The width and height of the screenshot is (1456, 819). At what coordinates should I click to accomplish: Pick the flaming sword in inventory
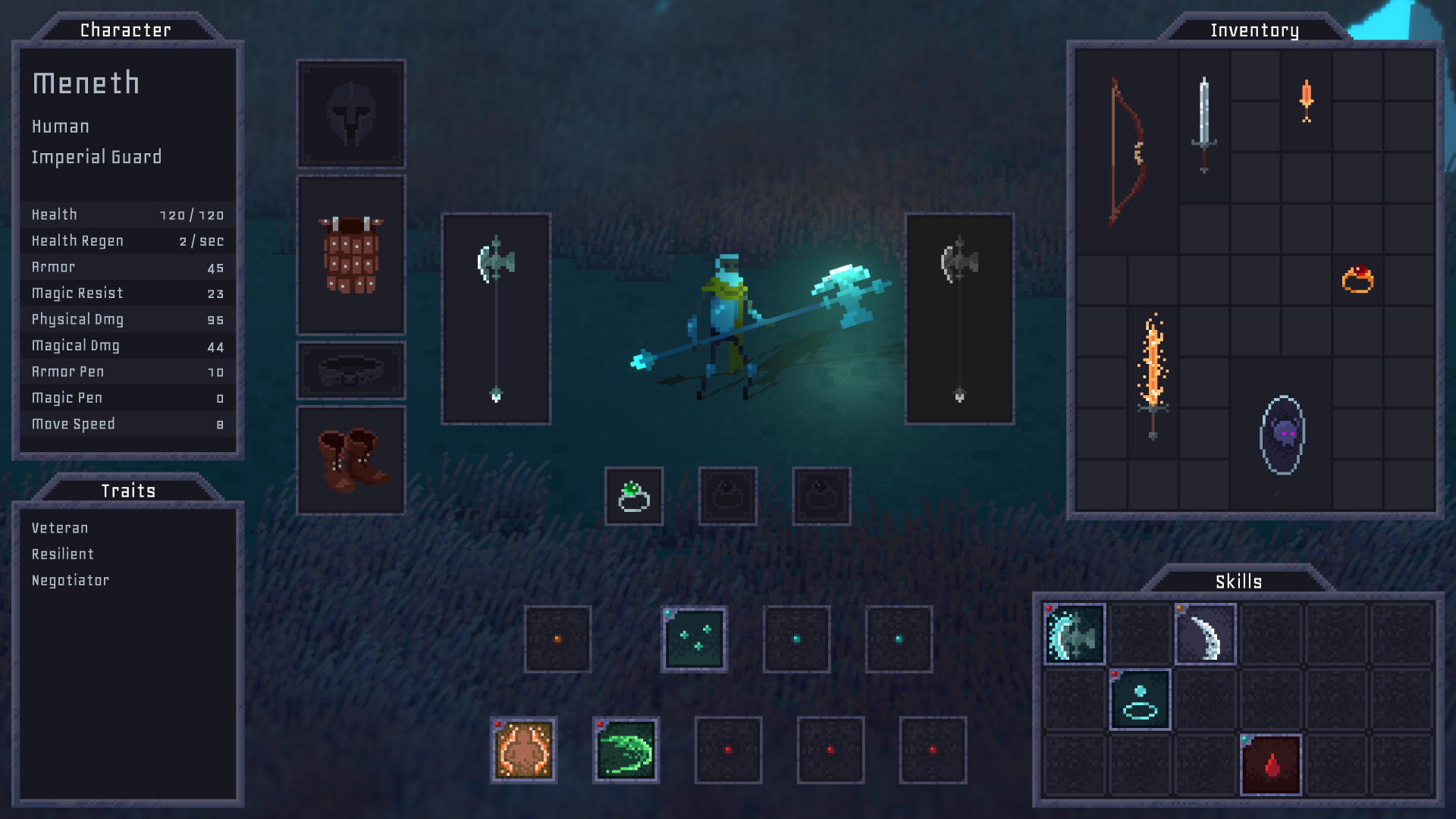point(1153,376)
